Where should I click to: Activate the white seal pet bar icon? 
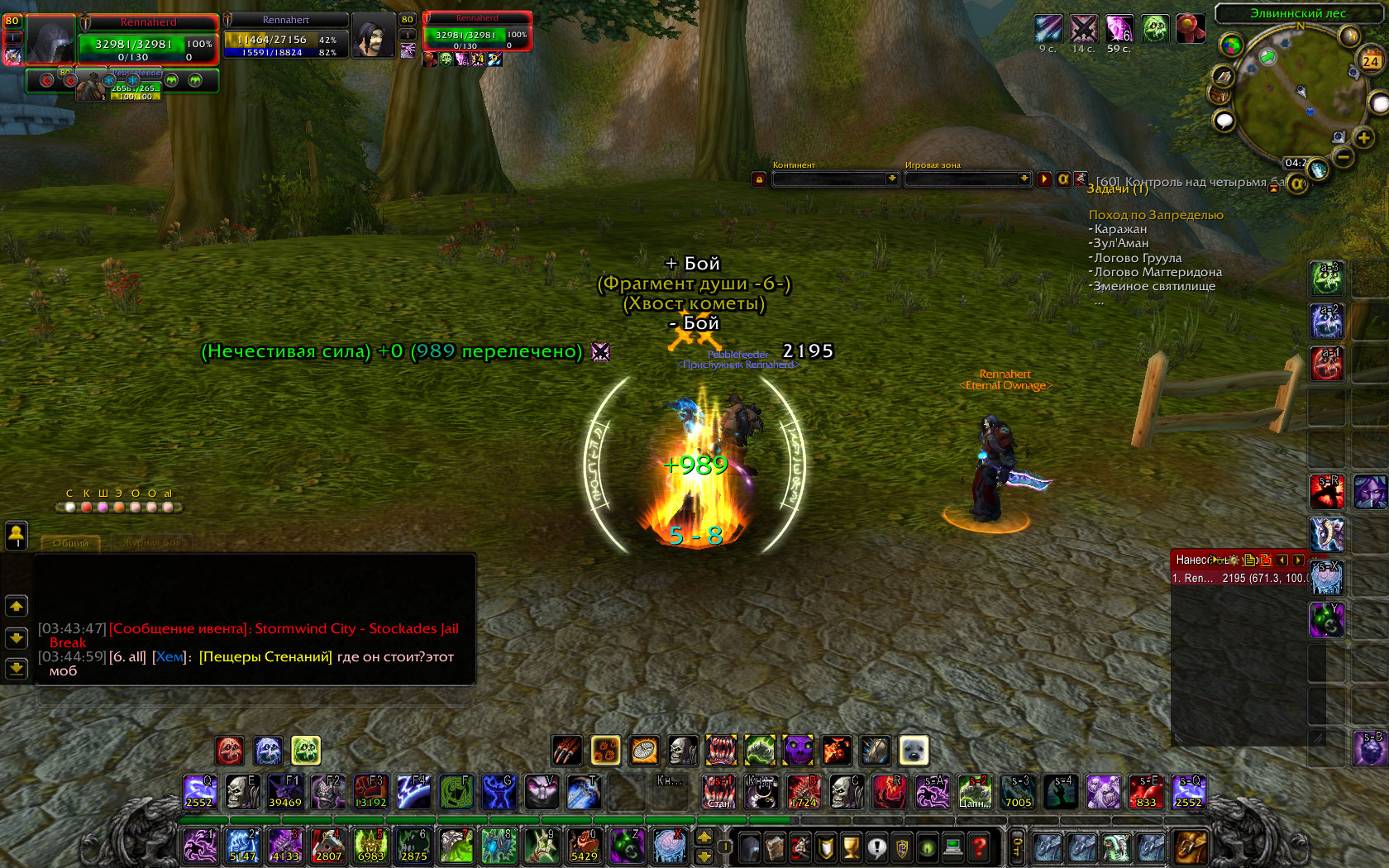click(x=914, y=751)
